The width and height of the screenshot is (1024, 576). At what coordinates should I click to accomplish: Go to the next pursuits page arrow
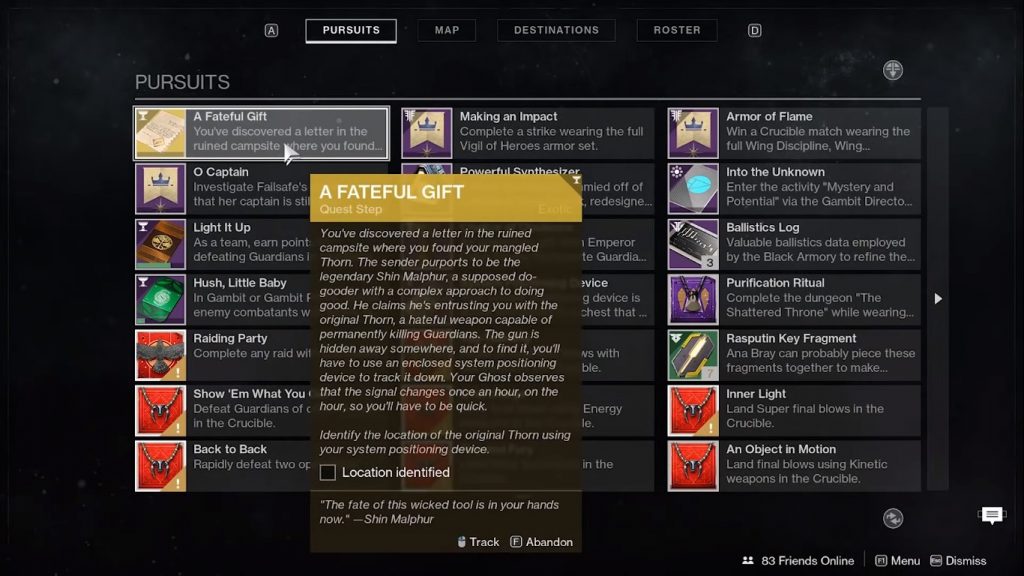click(938, 299)
